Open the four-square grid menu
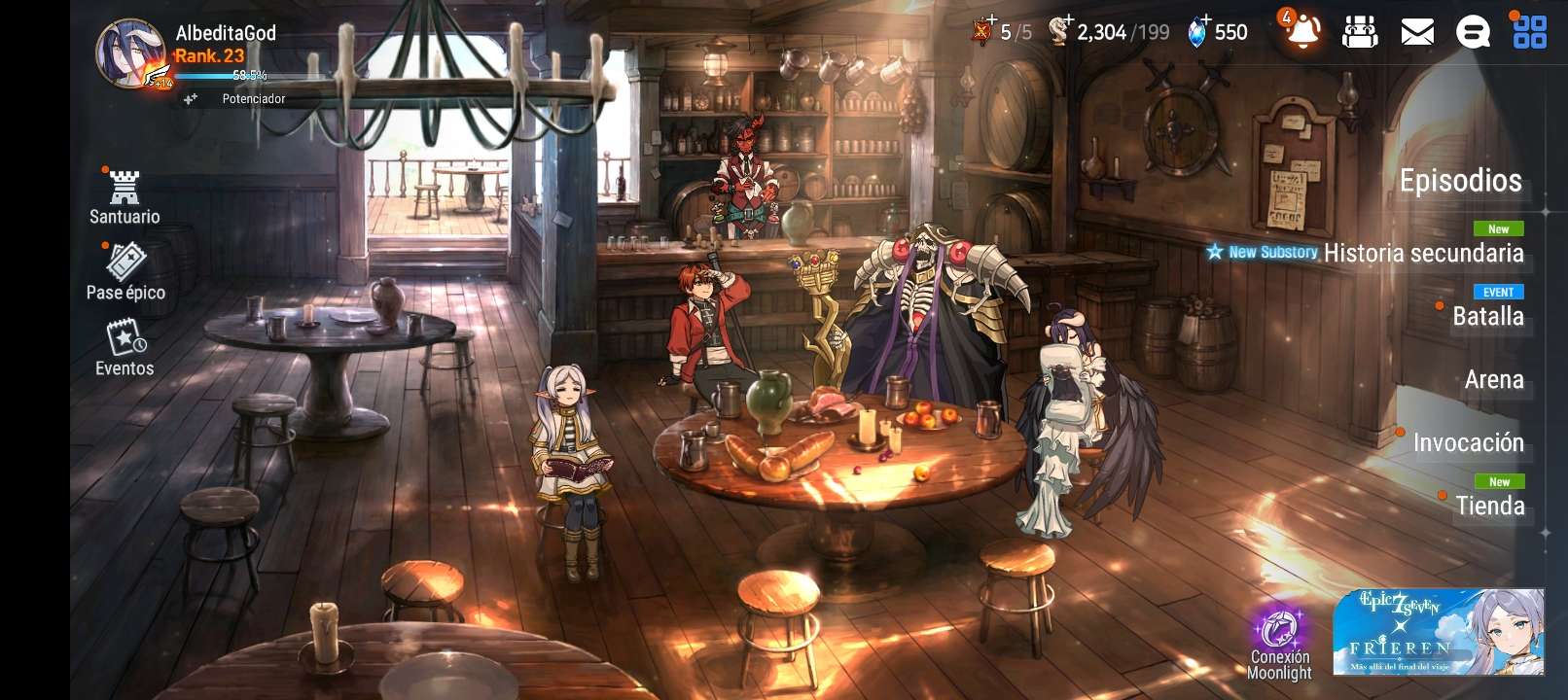This screenshot has height=700, width=1568. point(1529,32)
